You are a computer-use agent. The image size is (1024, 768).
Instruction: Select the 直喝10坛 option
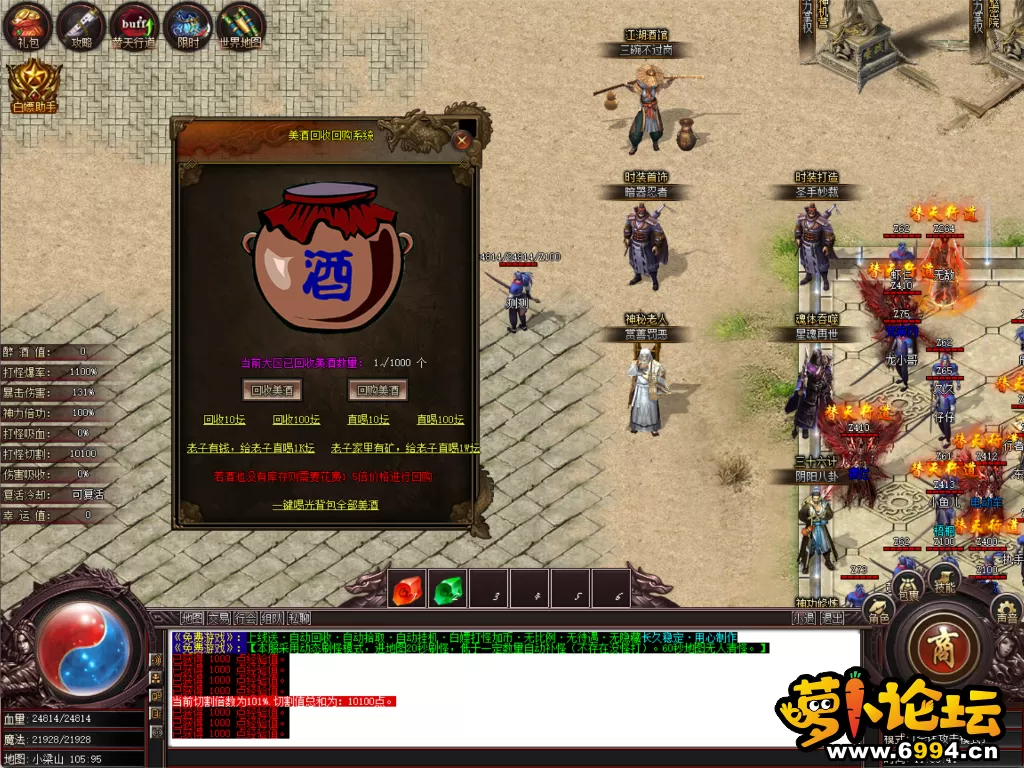pyautogui.click(x=368, y=420)
